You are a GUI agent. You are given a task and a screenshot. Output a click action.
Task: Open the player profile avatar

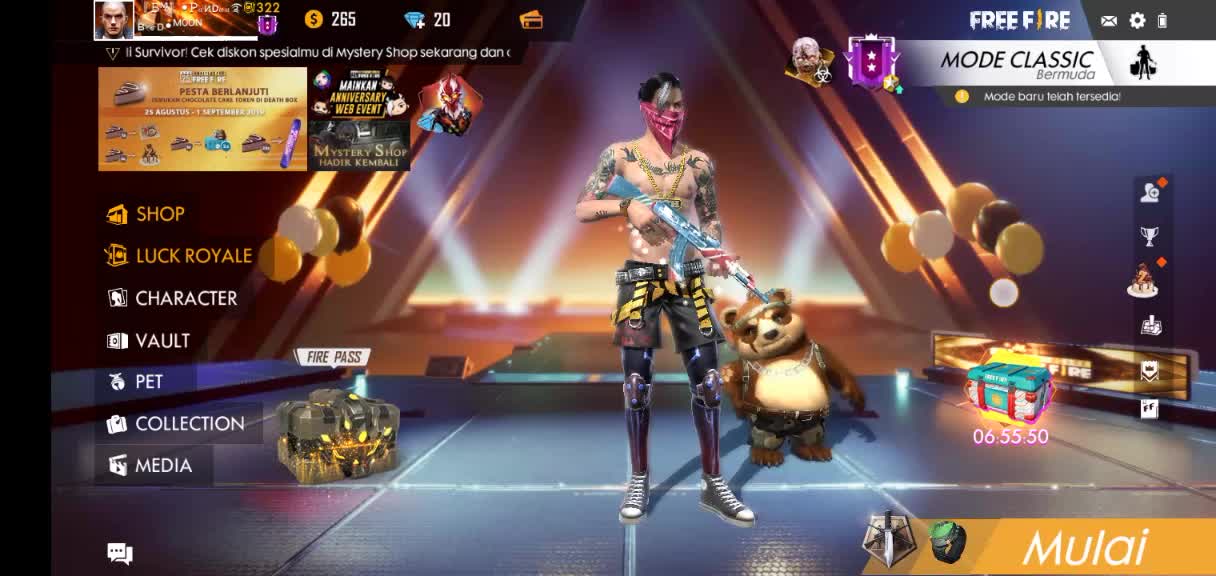(x=114, y=19)
